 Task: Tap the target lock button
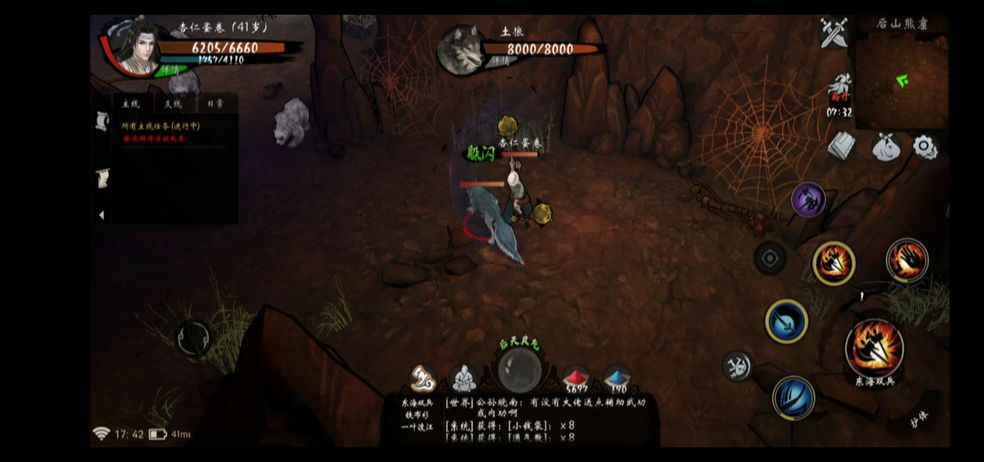(769, 258)
